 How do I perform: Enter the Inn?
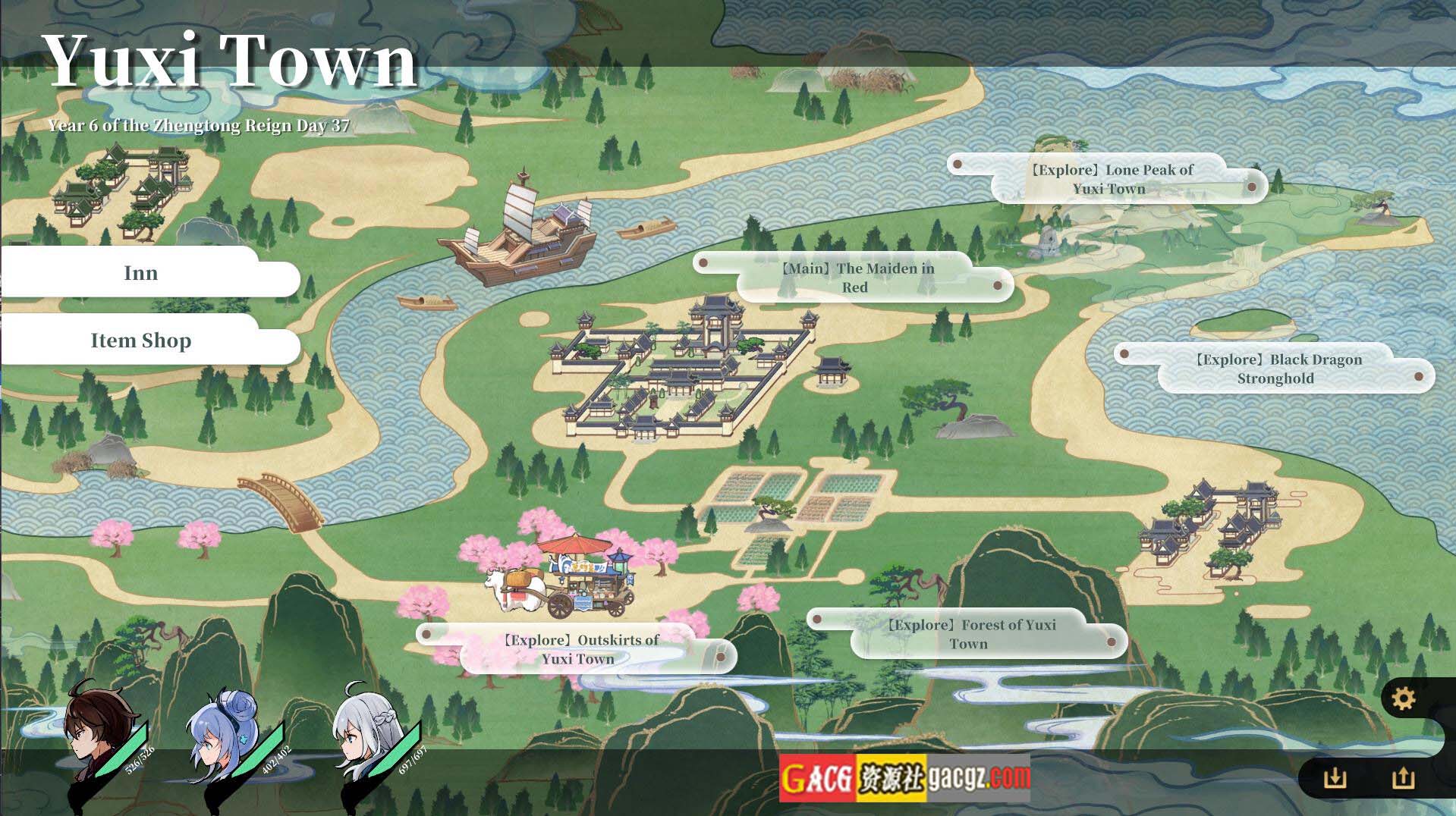(x=141, y=273)
